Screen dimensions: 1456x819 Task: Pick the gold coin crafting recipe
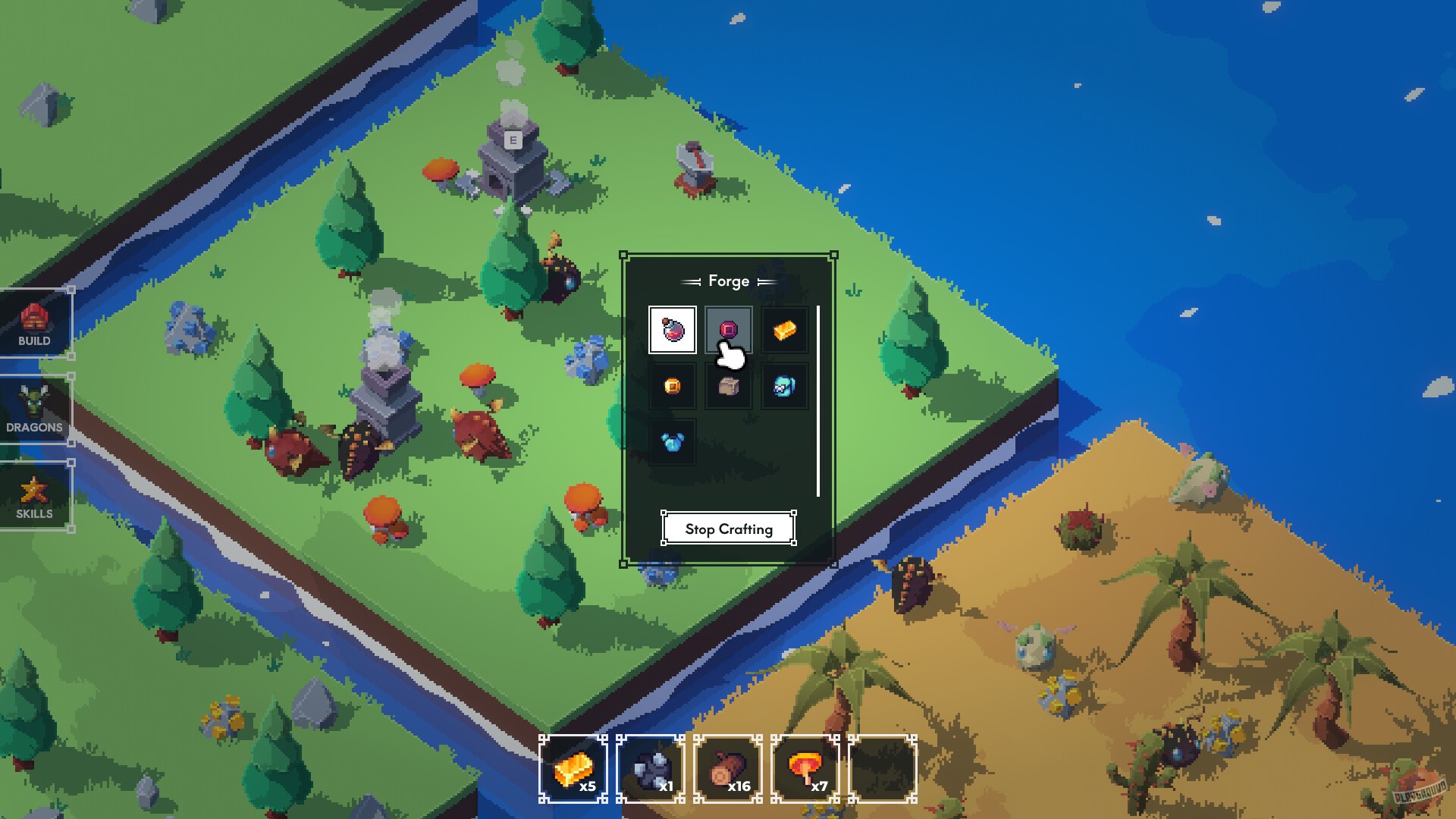click(x=672, y=384)
